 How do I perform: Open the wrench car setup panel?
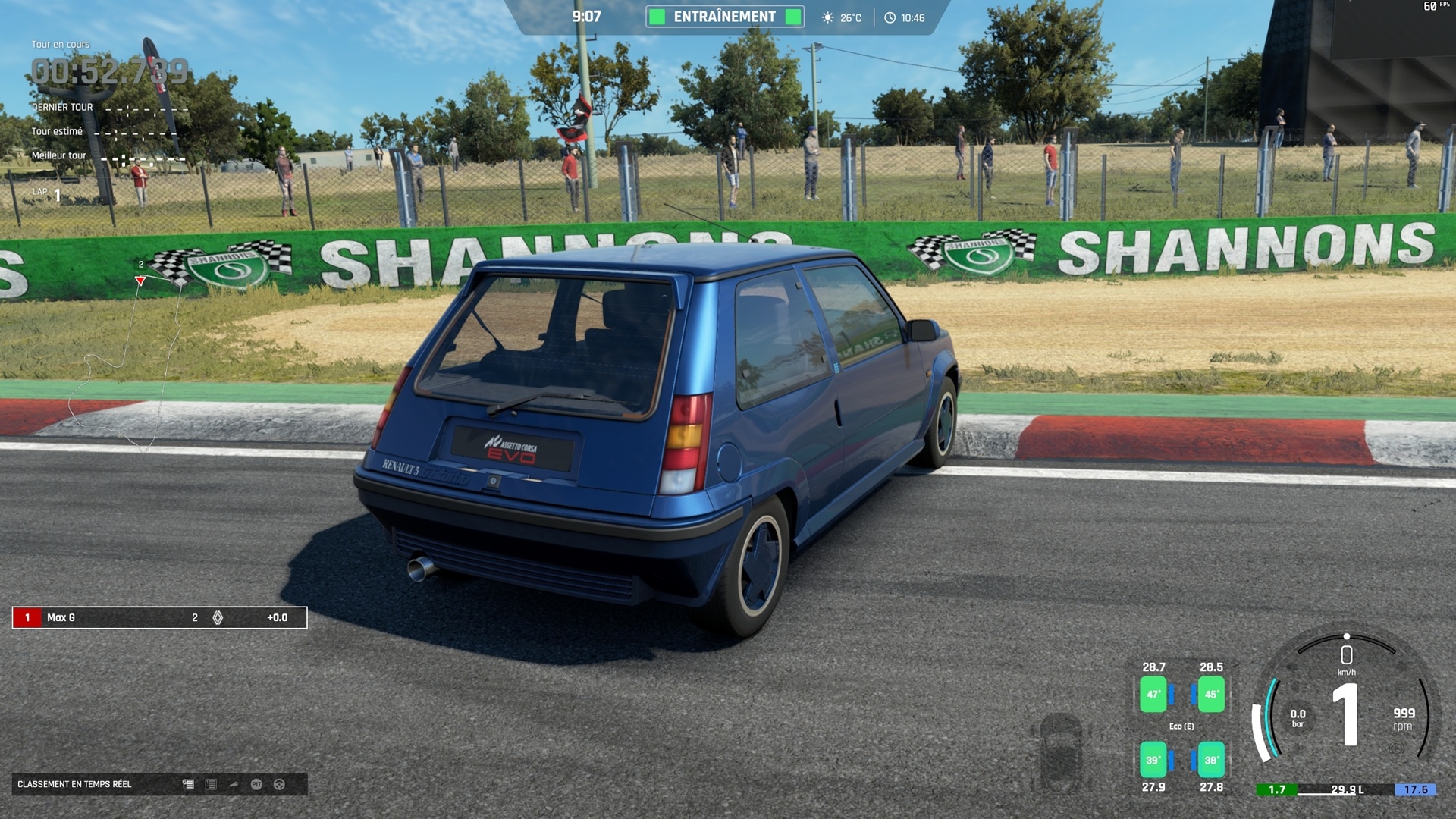click(234, 784)
